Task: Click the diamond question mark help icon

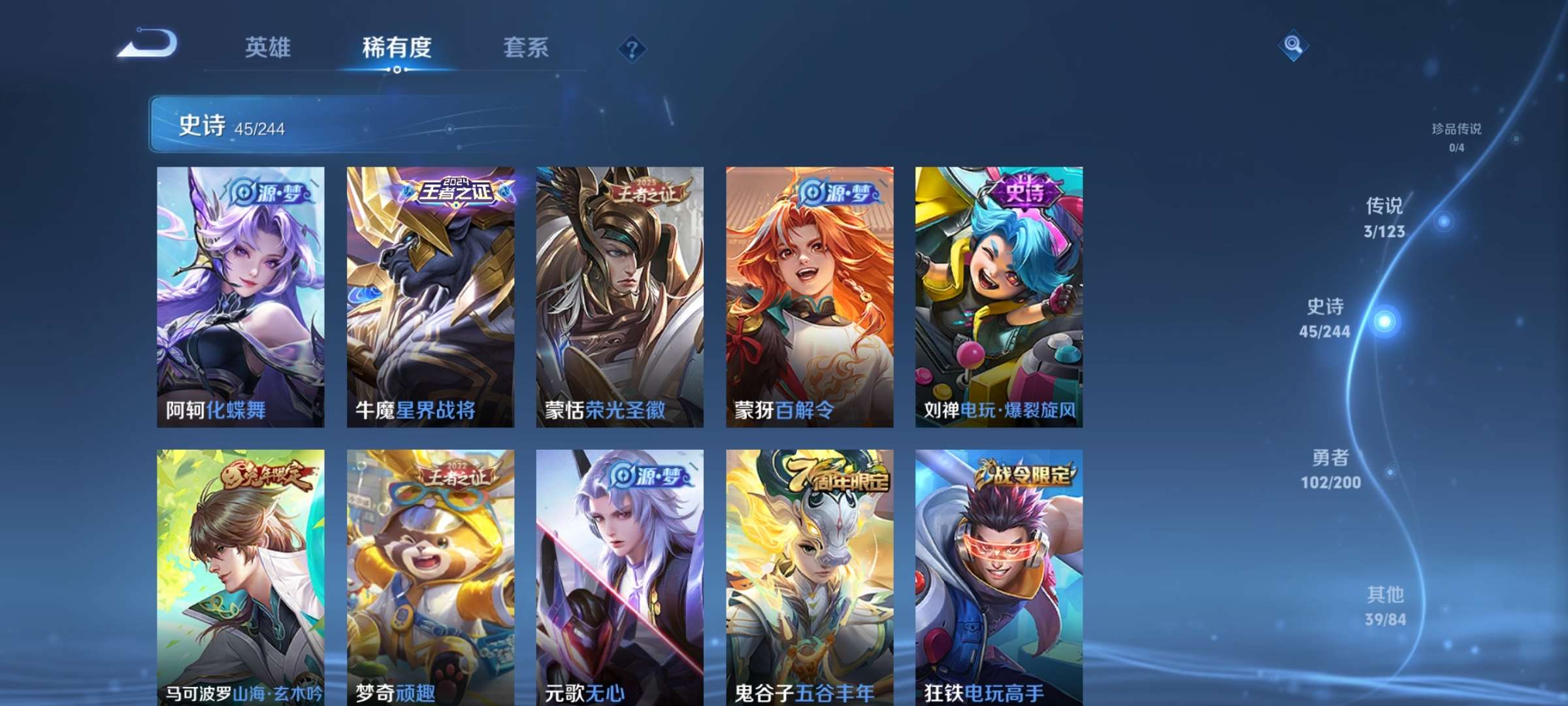Action: tap(631, 48)
